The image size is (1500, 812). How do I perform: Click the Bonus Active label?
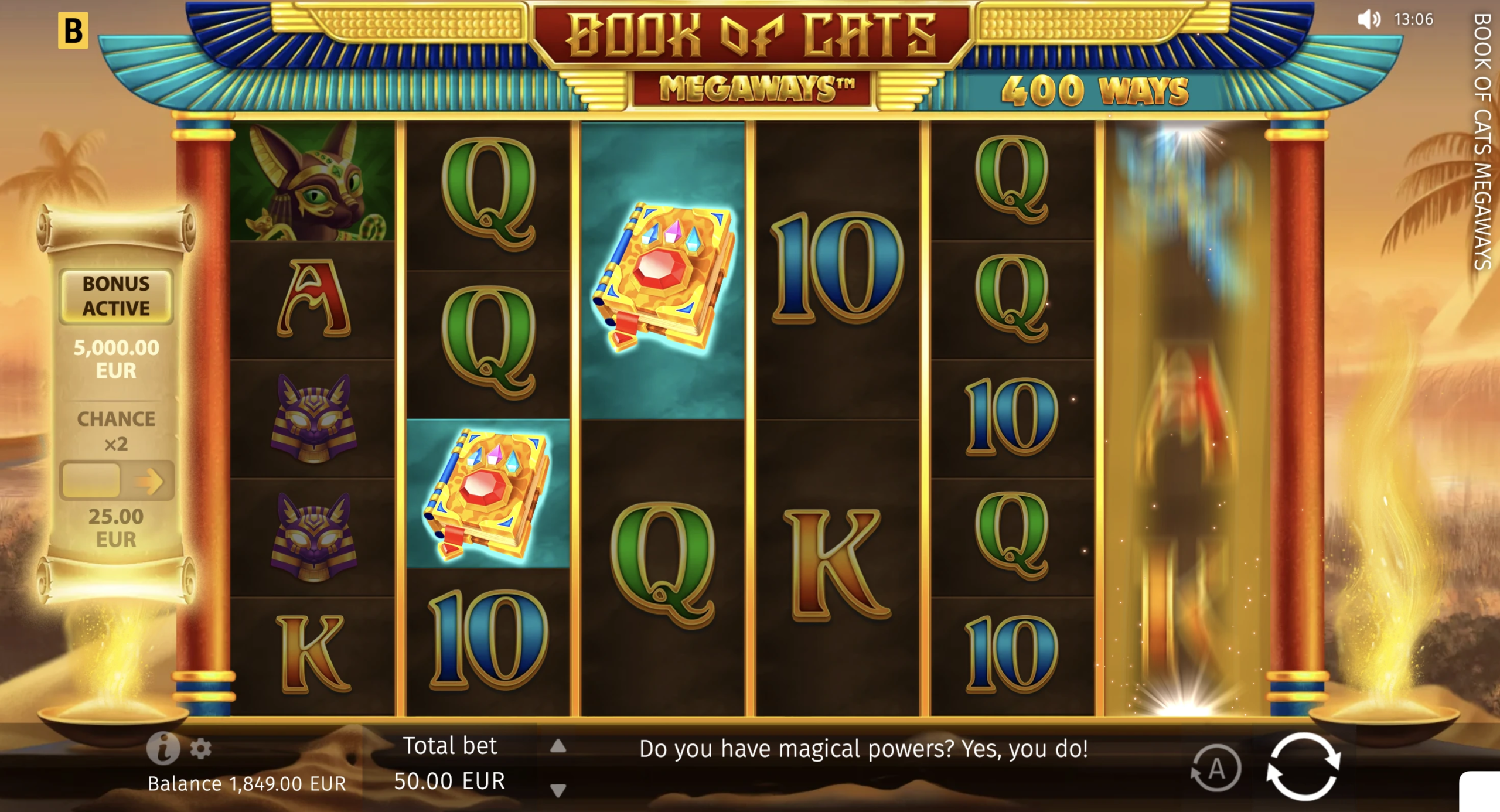point(115,296)
